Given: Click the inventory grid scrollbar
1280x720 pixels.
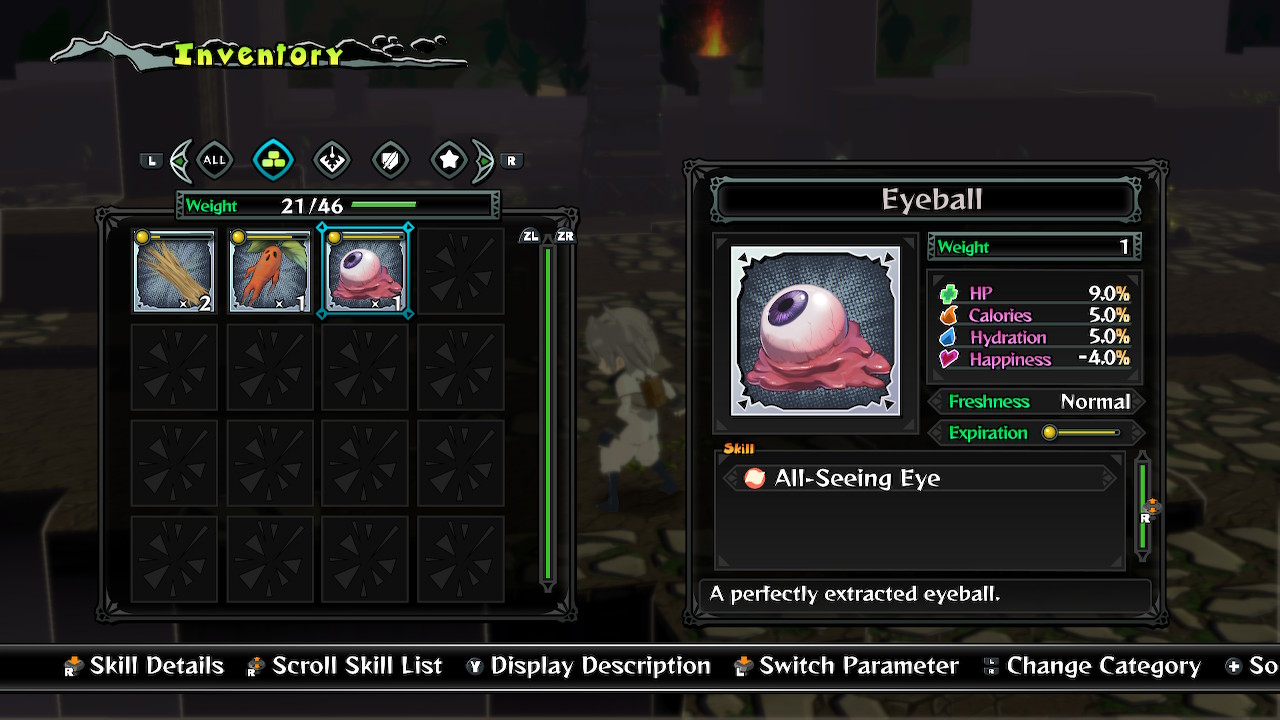Looking at the screenshot, I should tap(547, 415).
